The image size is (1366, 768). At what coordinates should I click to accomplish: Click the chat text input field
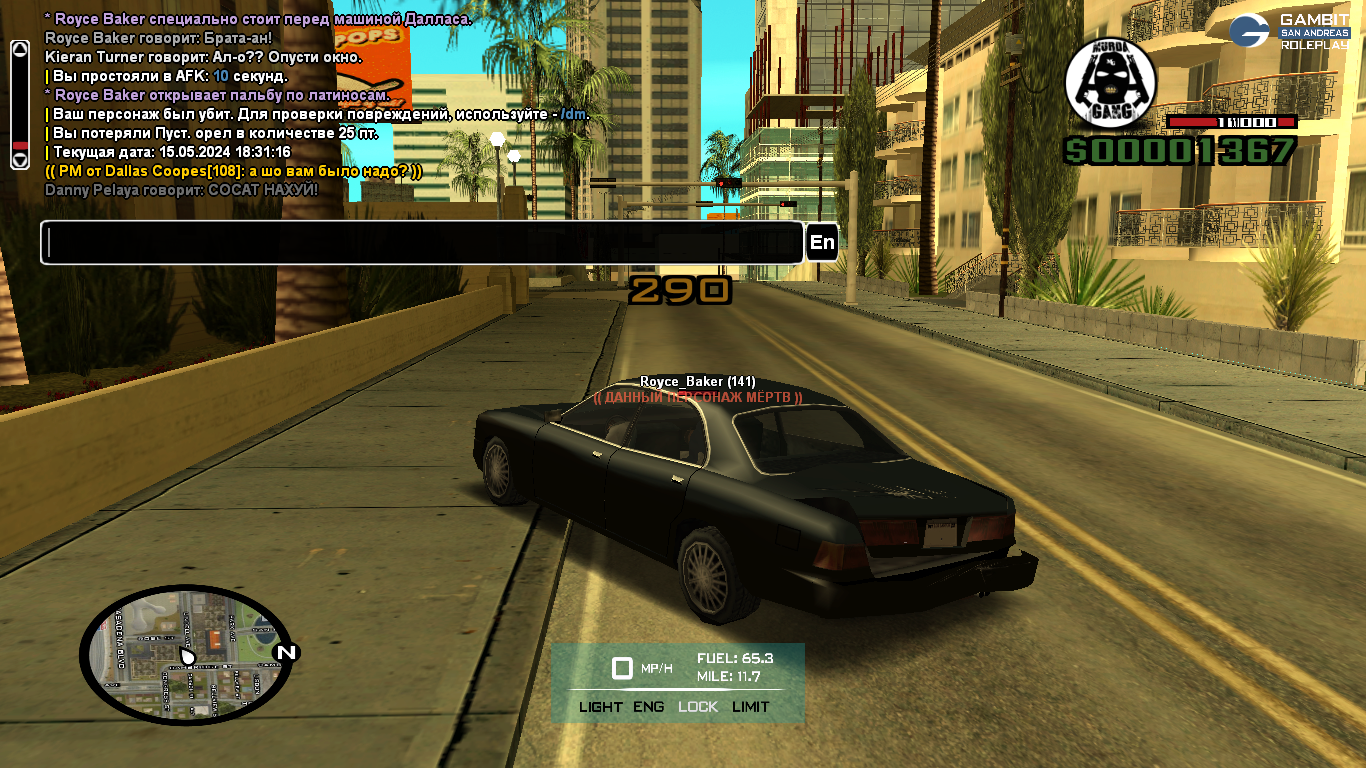(x=421, y=243)
